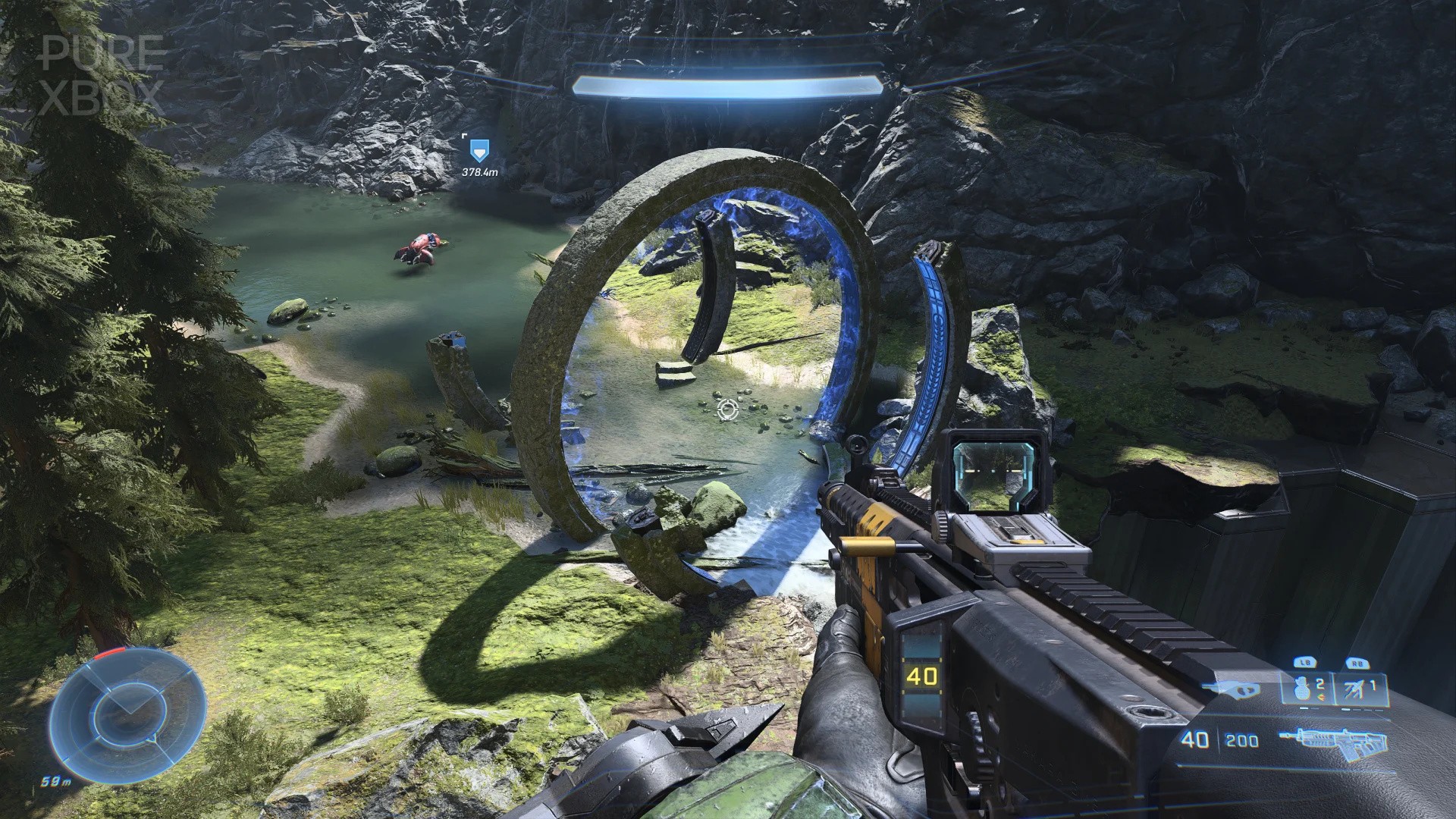
Task: Expand the waypoint distance readout 378.4m
Action: click(x=481, y=171)
